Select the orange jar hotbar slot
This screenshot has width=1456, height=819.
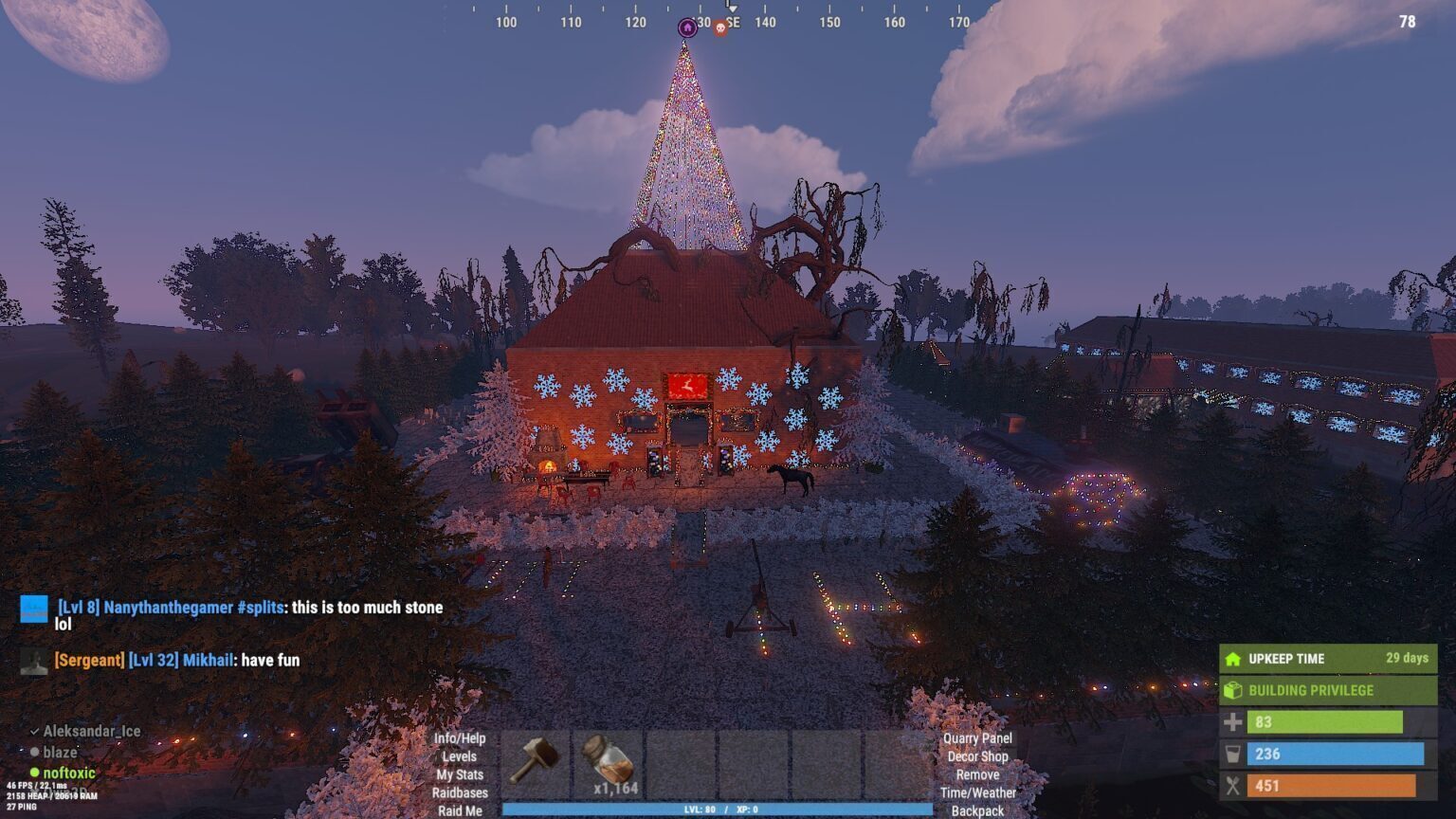608,763
